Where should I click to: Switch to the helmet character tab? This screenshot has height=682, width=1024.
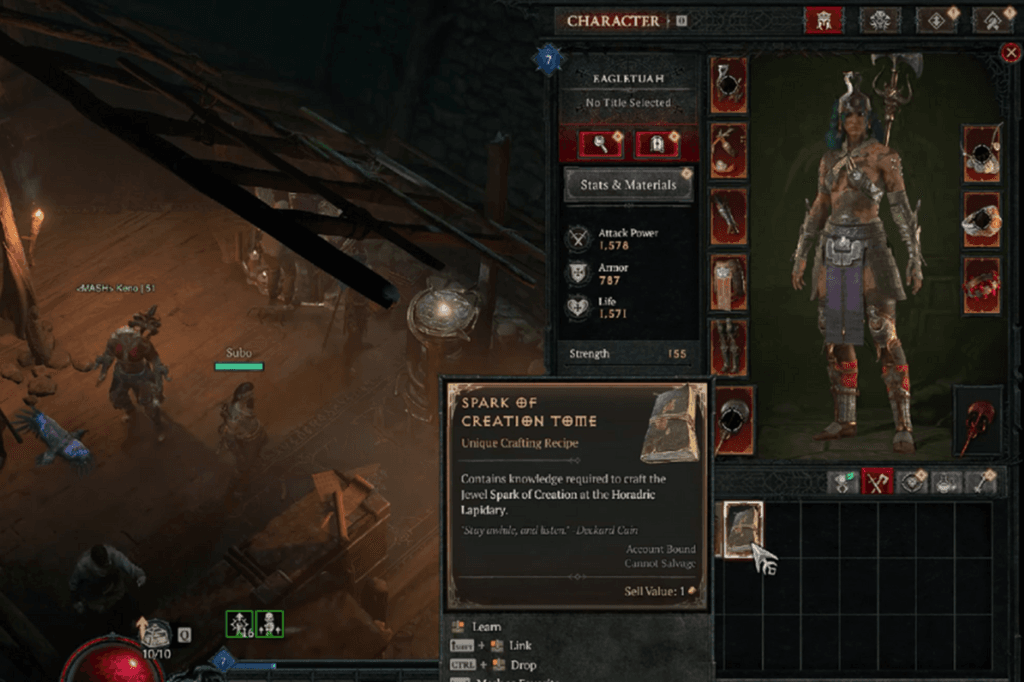point(824,20)
